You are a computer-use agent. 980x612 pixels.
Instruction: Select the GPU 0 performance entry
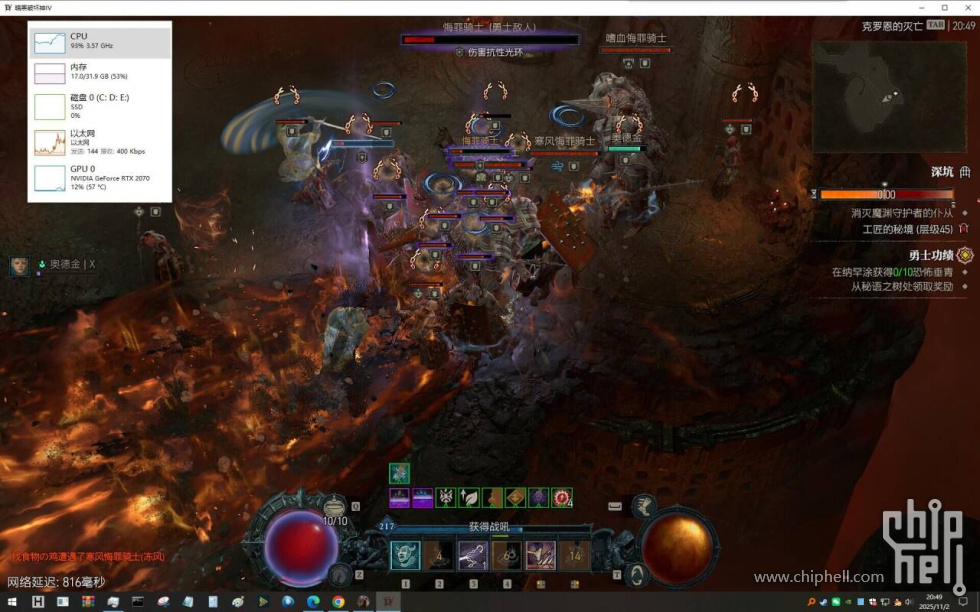[x=99, y=177]
